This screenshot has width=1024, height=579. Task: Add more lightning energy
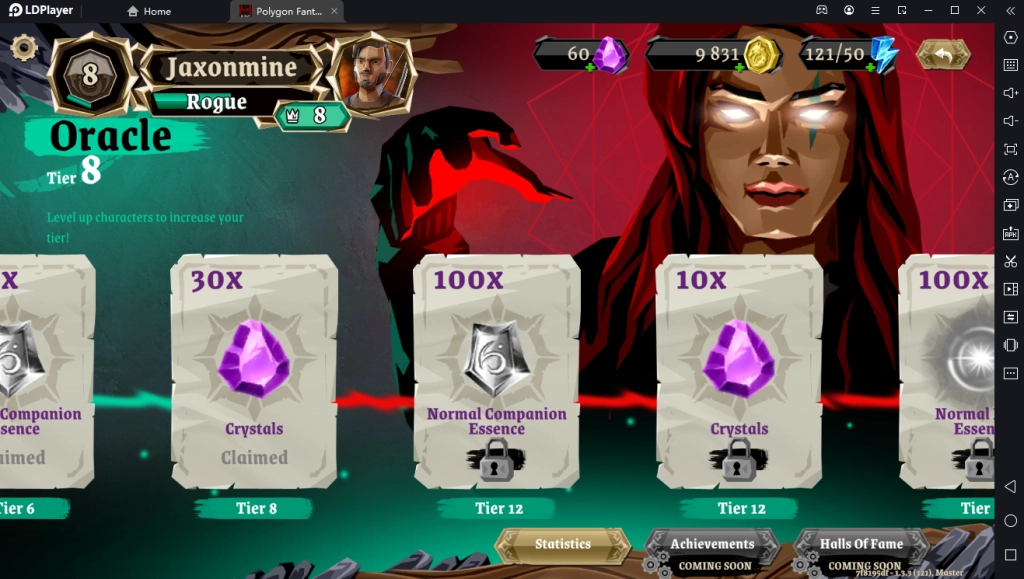point(868,67)
